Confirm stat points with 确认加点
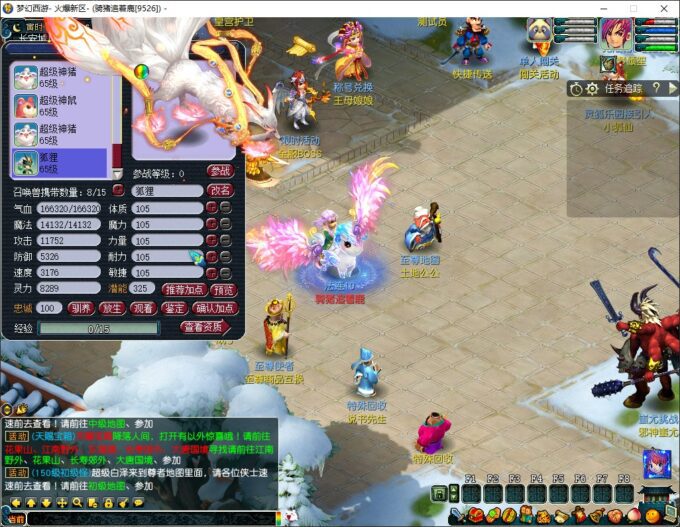The width and height of the screenshot is (680, 527). click(x=216, y=308)
